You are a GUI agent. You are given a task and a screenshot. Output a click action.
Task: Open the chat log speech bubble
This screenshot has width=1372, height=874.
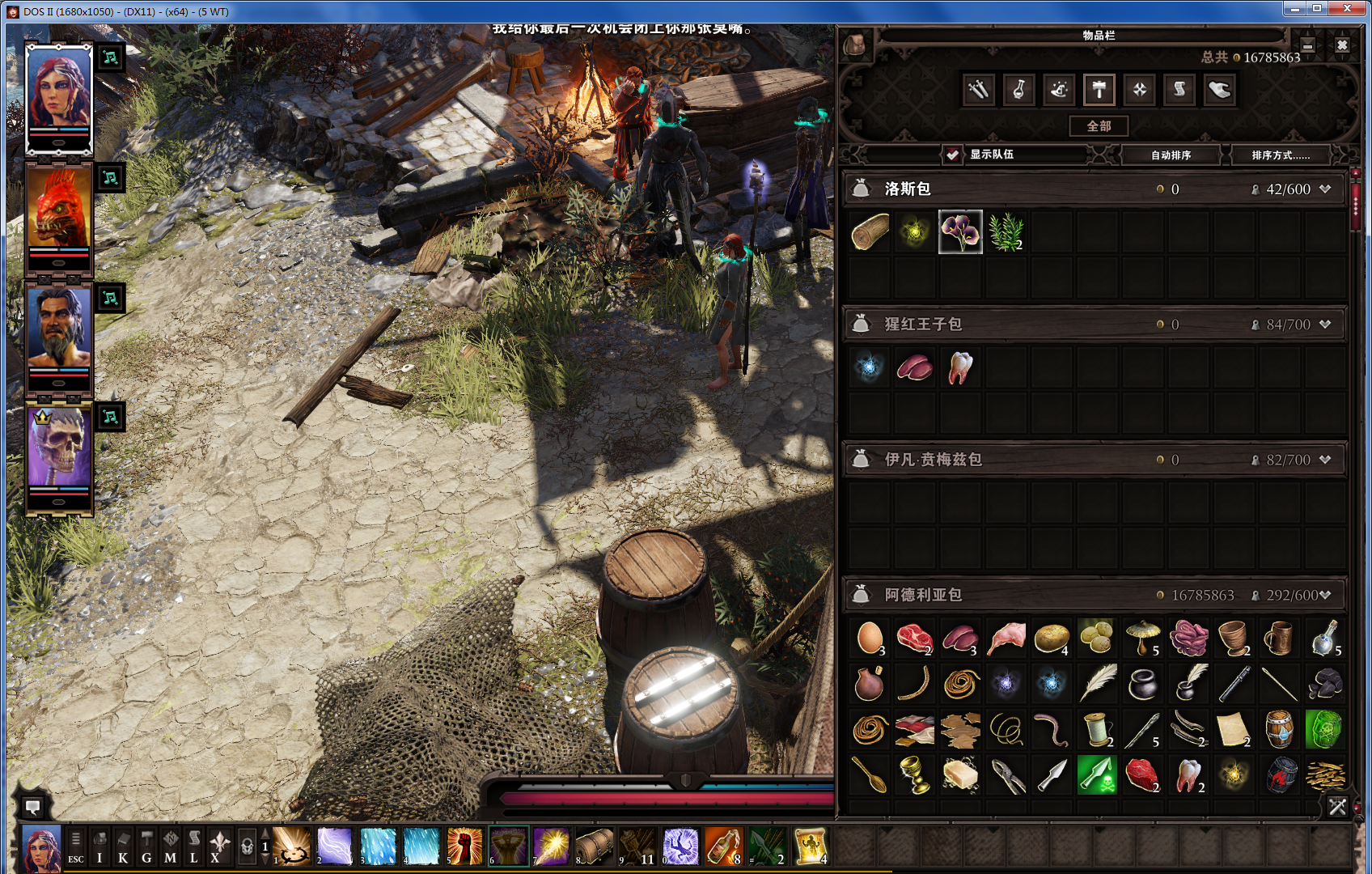pos(32,806)
